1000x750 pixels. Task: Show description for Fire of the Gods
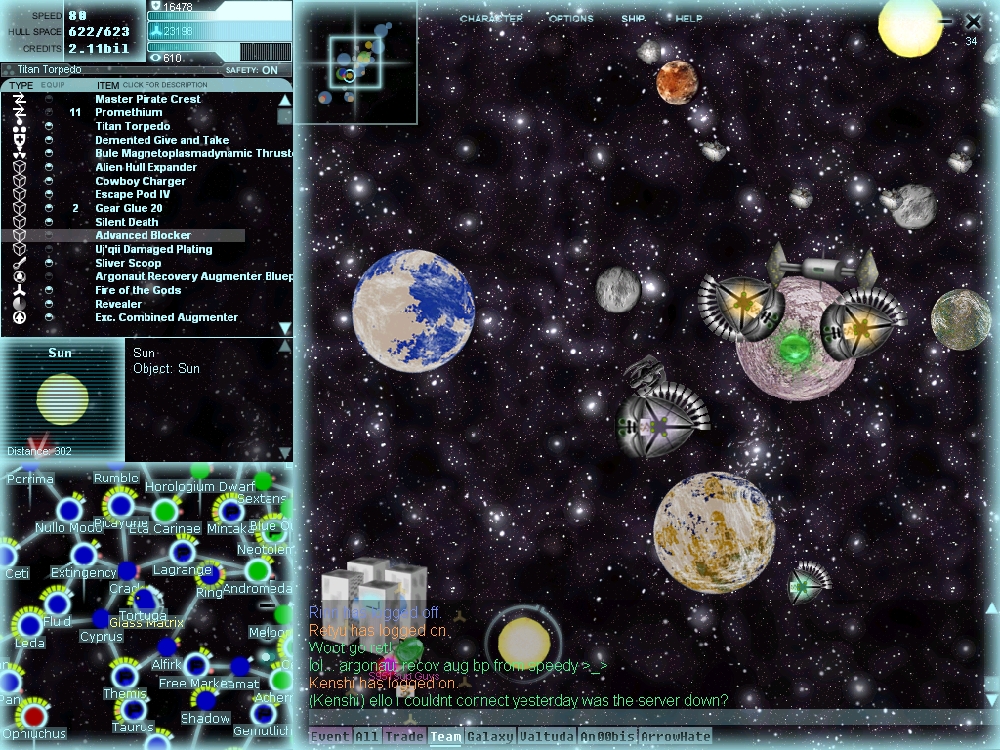[x=138, y=290]
